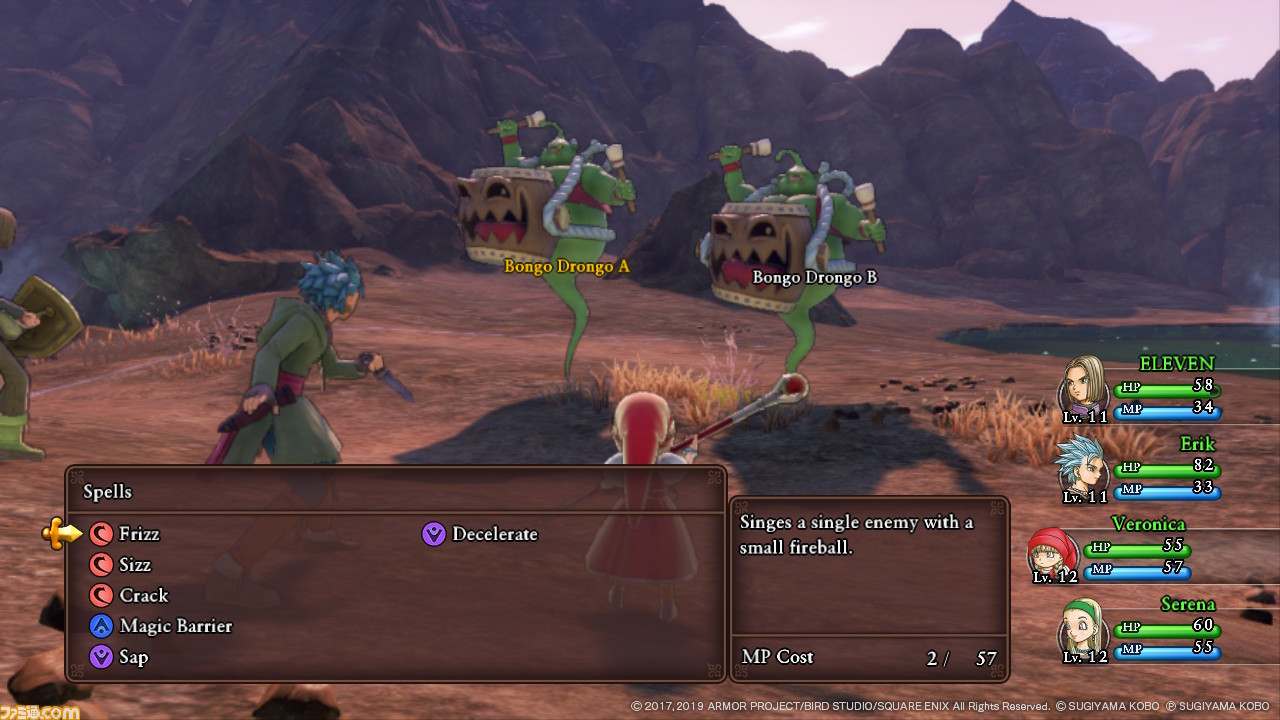Select the Decelerate spell

[x=494, y=534]
